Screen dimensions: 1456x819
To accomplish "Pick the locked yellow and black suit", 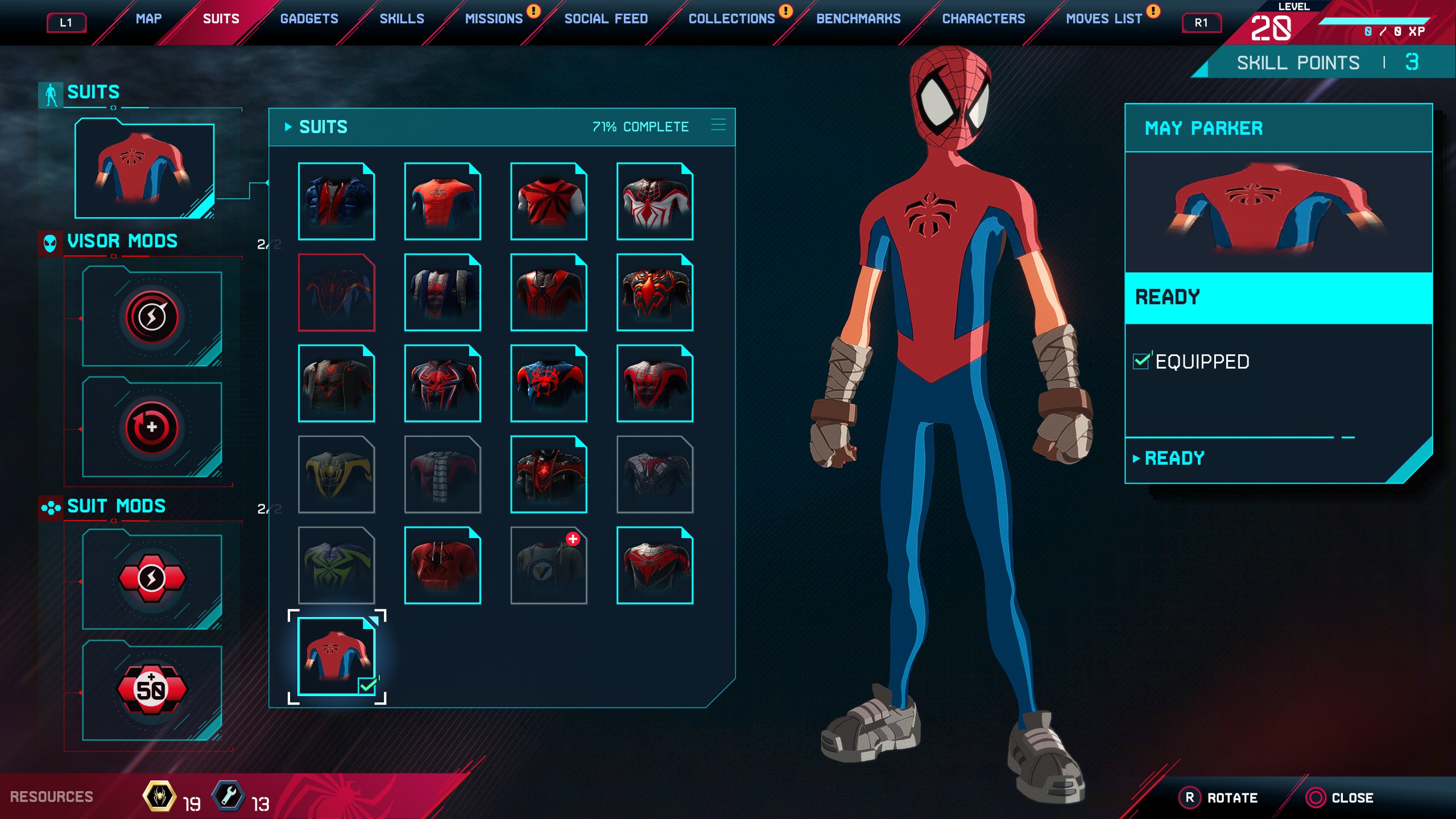I will 336,474.
